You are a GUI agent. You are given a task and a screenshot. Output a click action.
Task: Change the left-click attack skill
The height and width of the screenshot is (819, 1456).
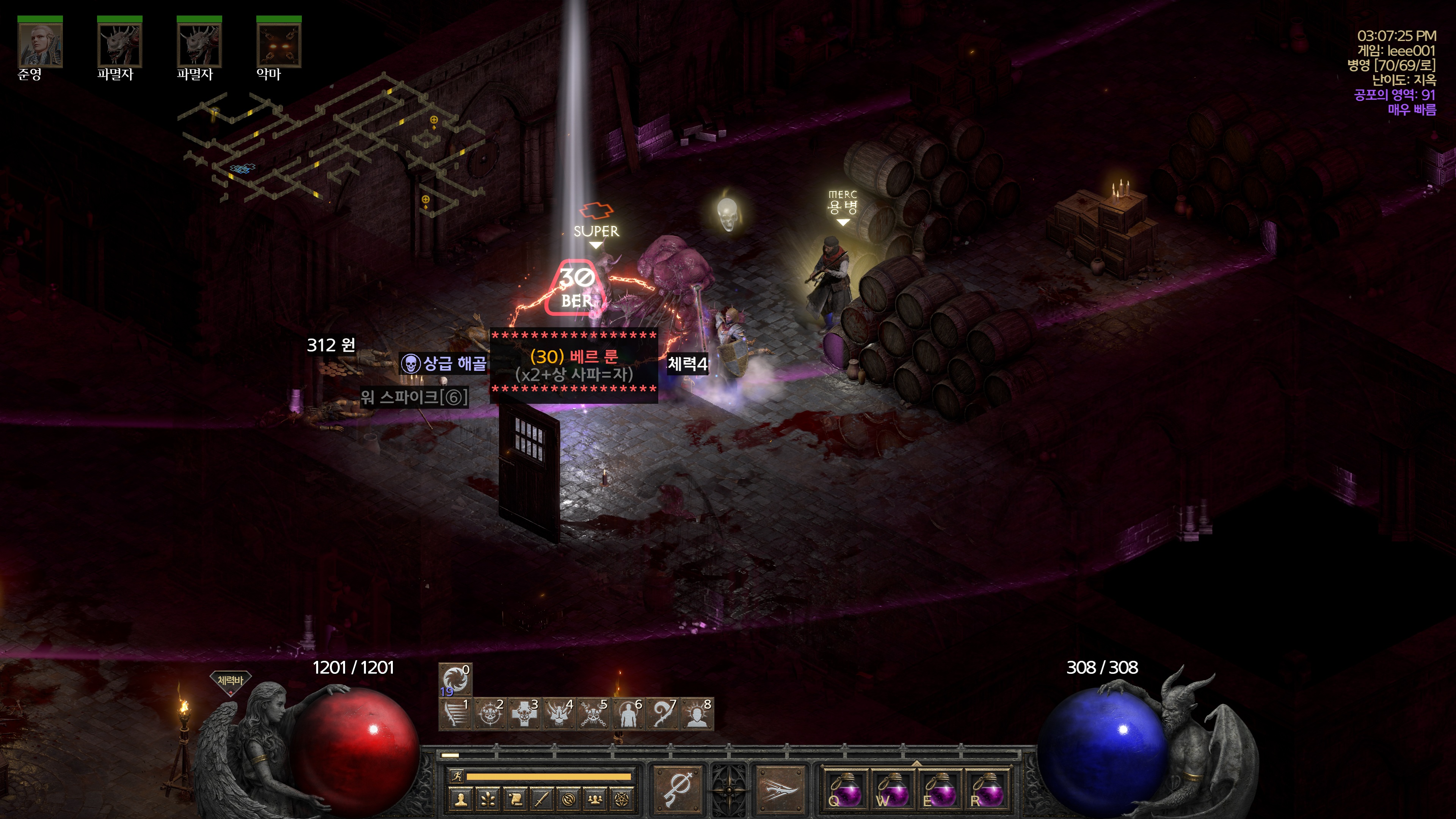pos(677,789)
